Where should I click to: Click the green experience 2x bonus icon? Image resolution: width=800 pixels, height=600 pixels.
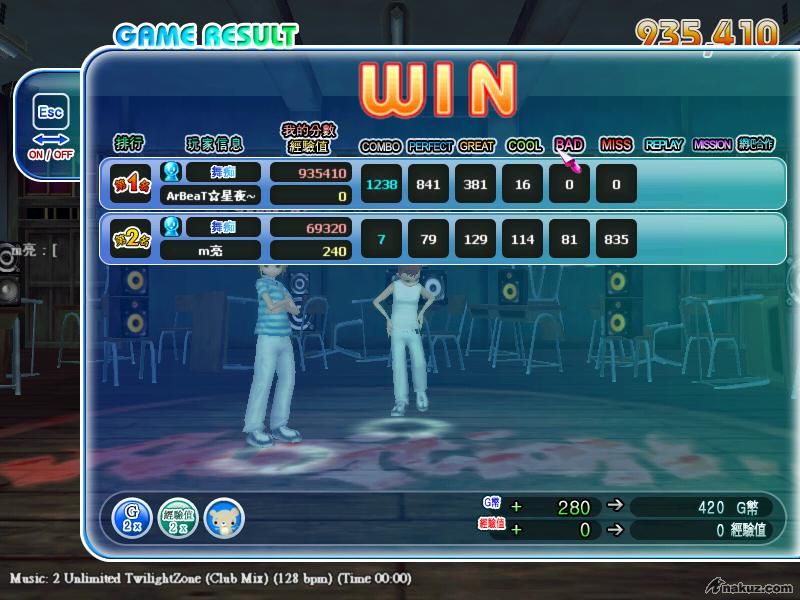click(x=177, y=516)
